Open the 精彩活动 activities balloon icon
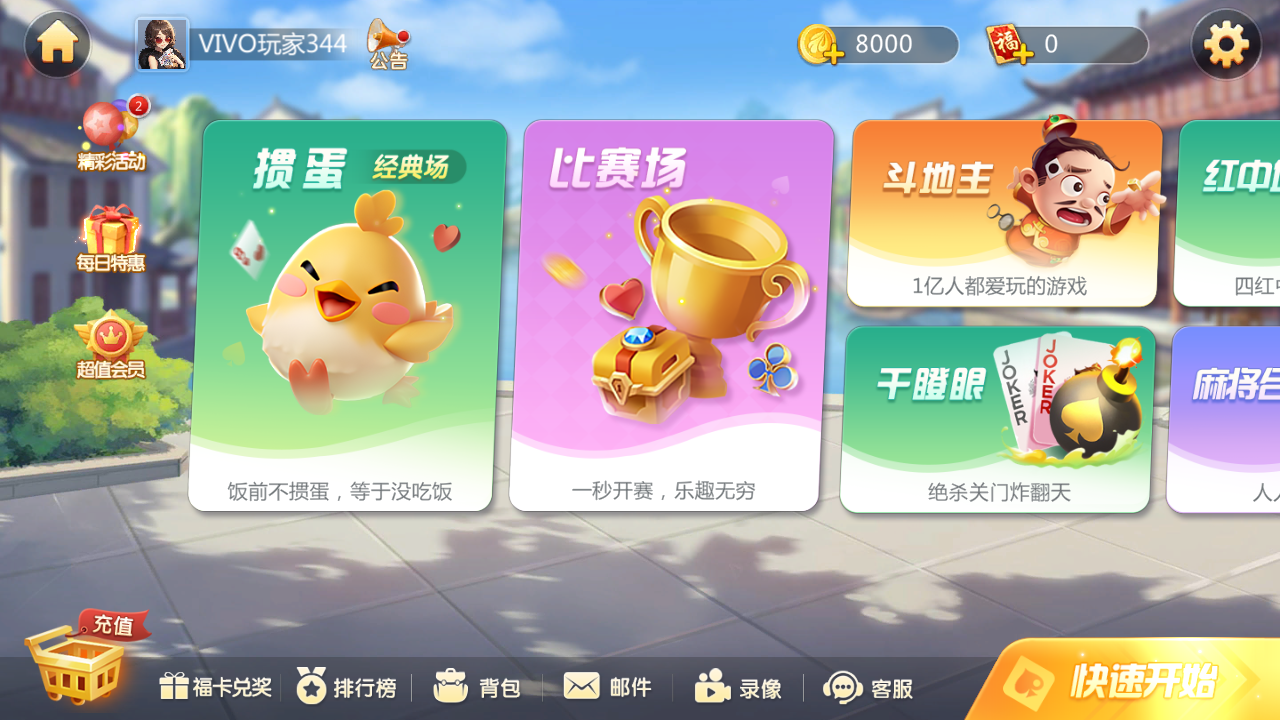Image resolution: width=1280 pixels, height=720 pixels. point(110,125)
